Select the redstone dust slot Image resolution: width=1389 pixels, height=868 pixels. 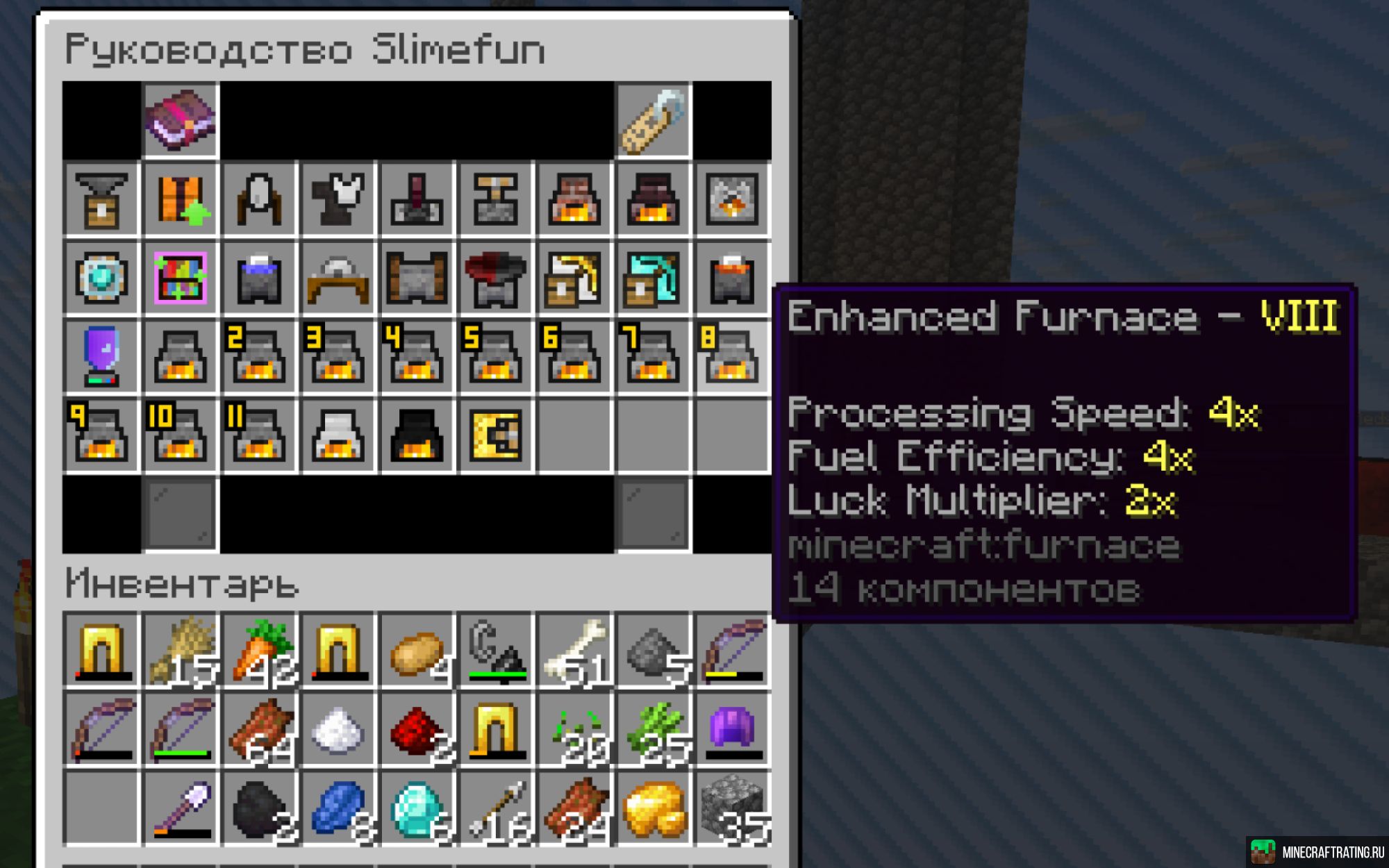coord(417,730)
